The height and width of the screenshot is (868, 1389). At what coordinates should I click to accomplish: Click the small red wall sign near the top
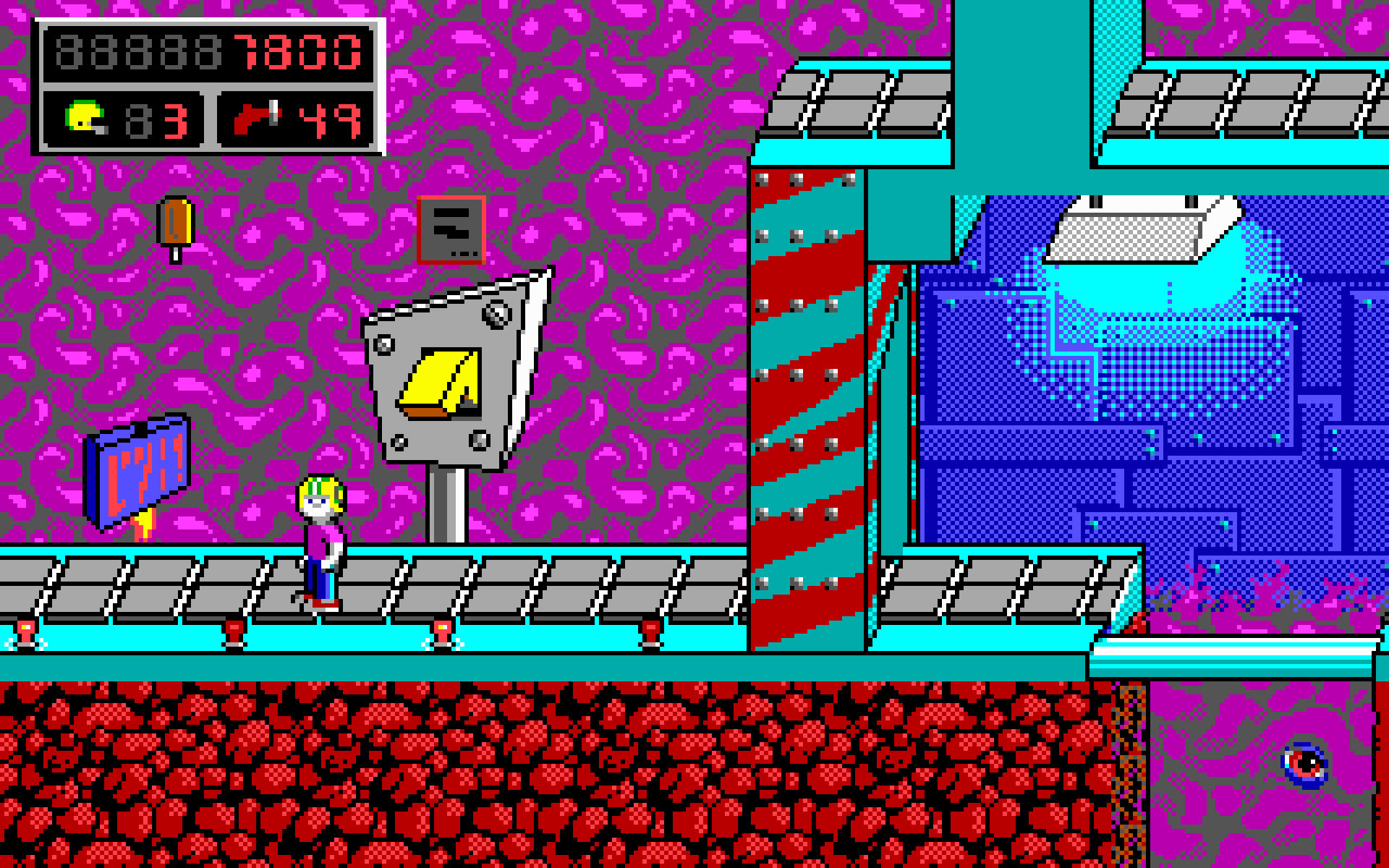coord(451,228)
